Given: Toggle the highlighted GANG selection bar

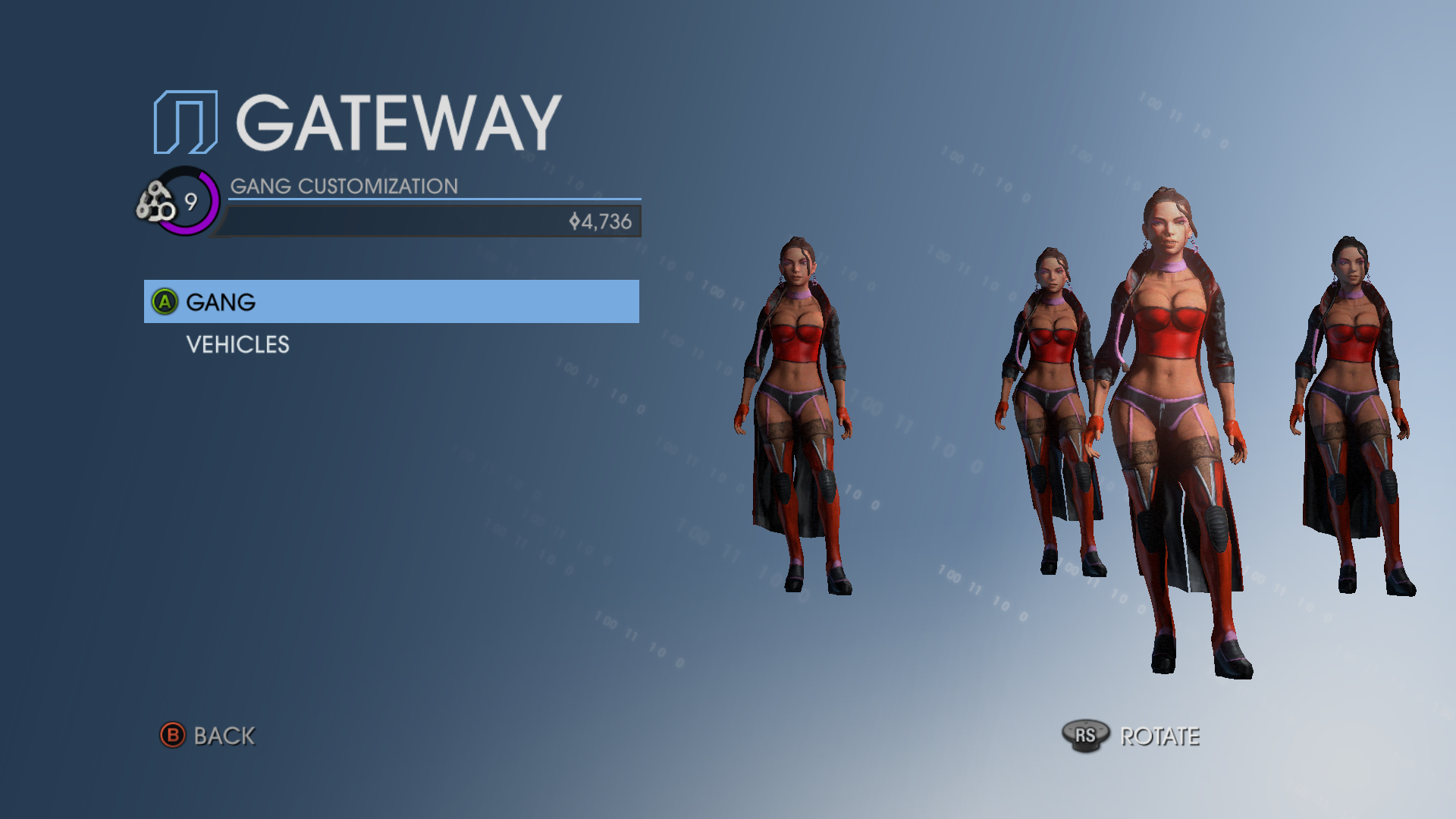Looking at the screenshot, I should (391, 302).
